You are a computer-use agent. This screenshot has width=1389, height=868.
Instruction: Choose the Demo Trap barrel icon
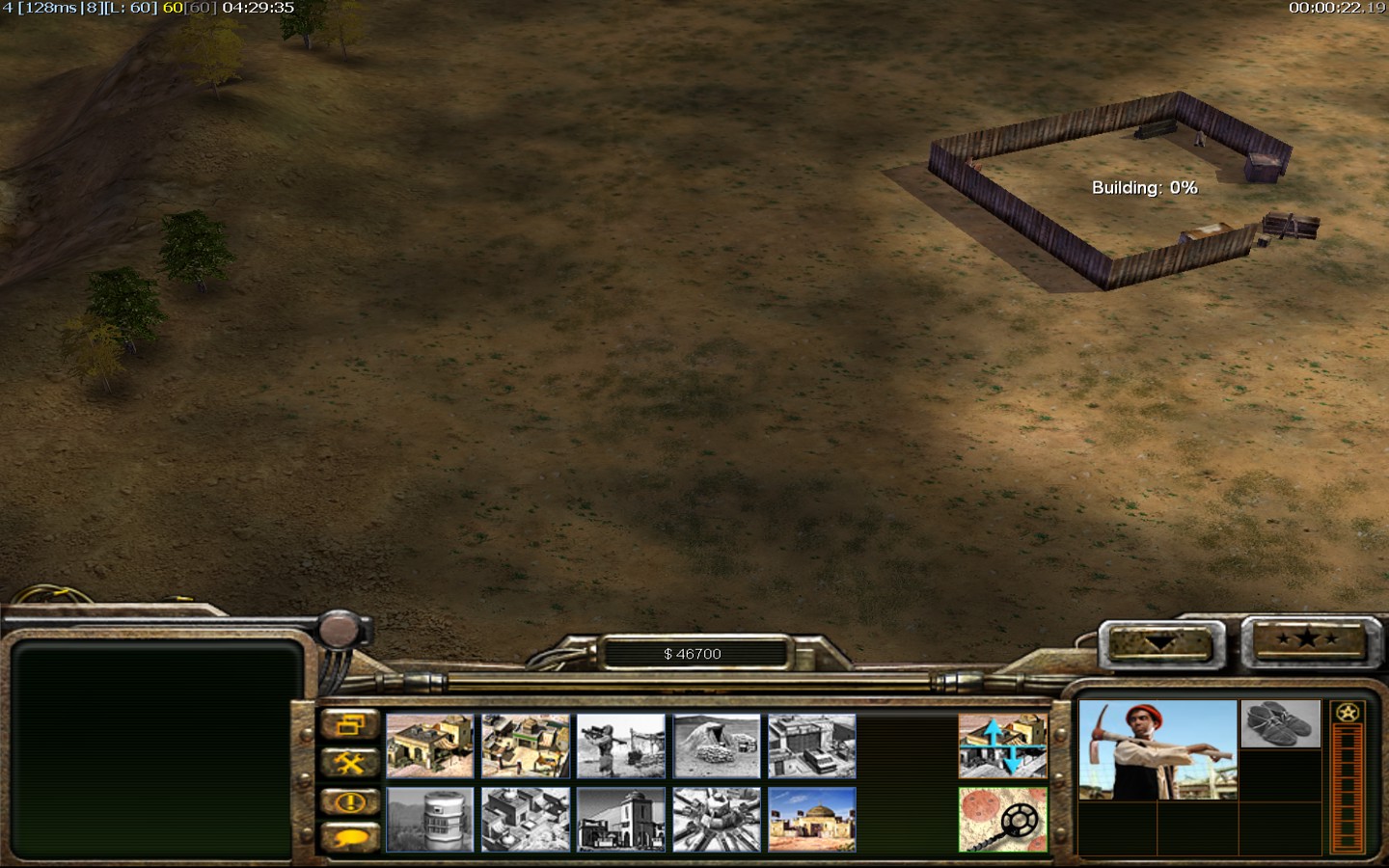(x=430, y=820)
